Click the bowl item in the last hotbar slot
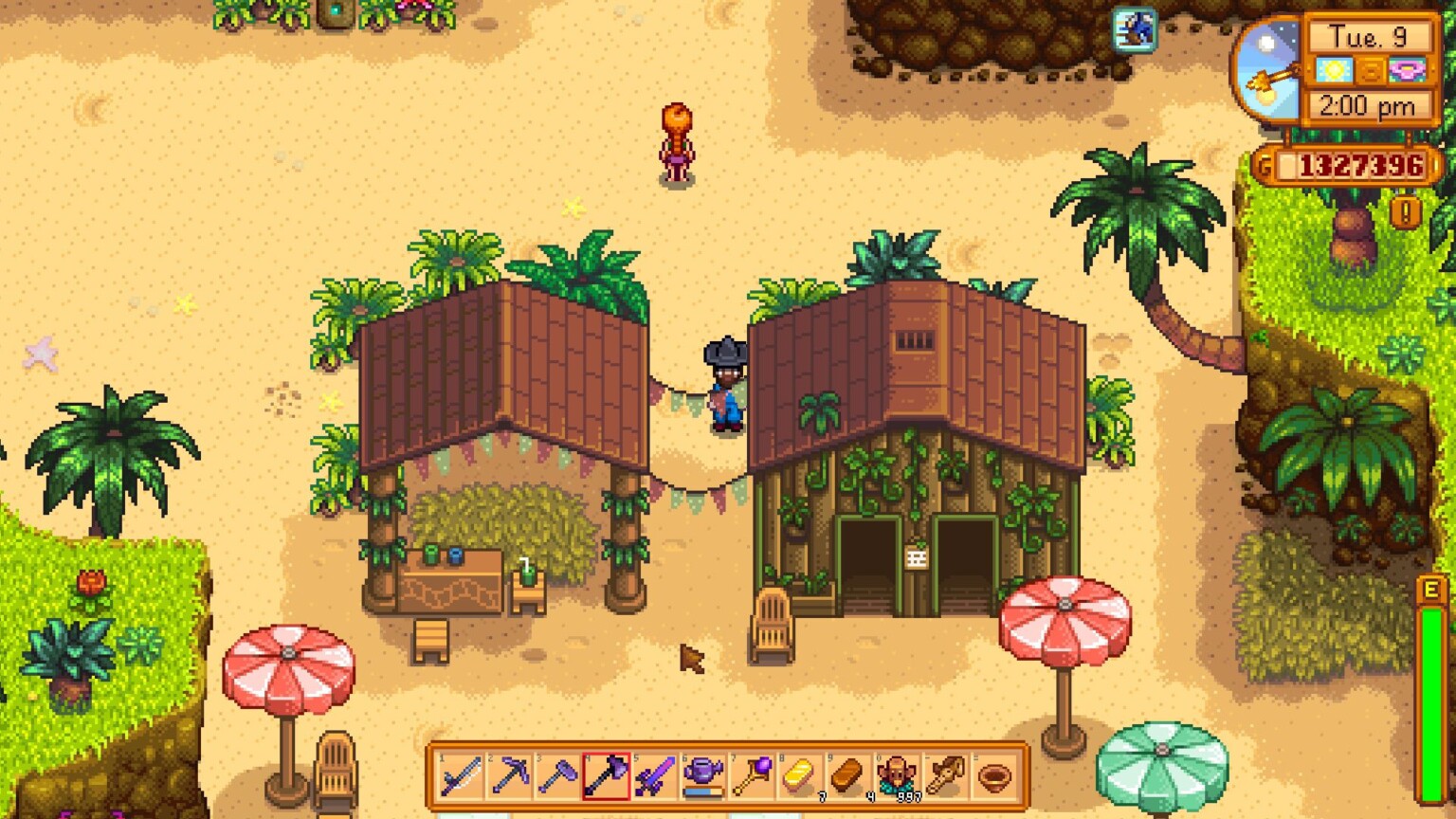Image resolution: width=1456 pixels, height=819 pixels. coord(993,775)
